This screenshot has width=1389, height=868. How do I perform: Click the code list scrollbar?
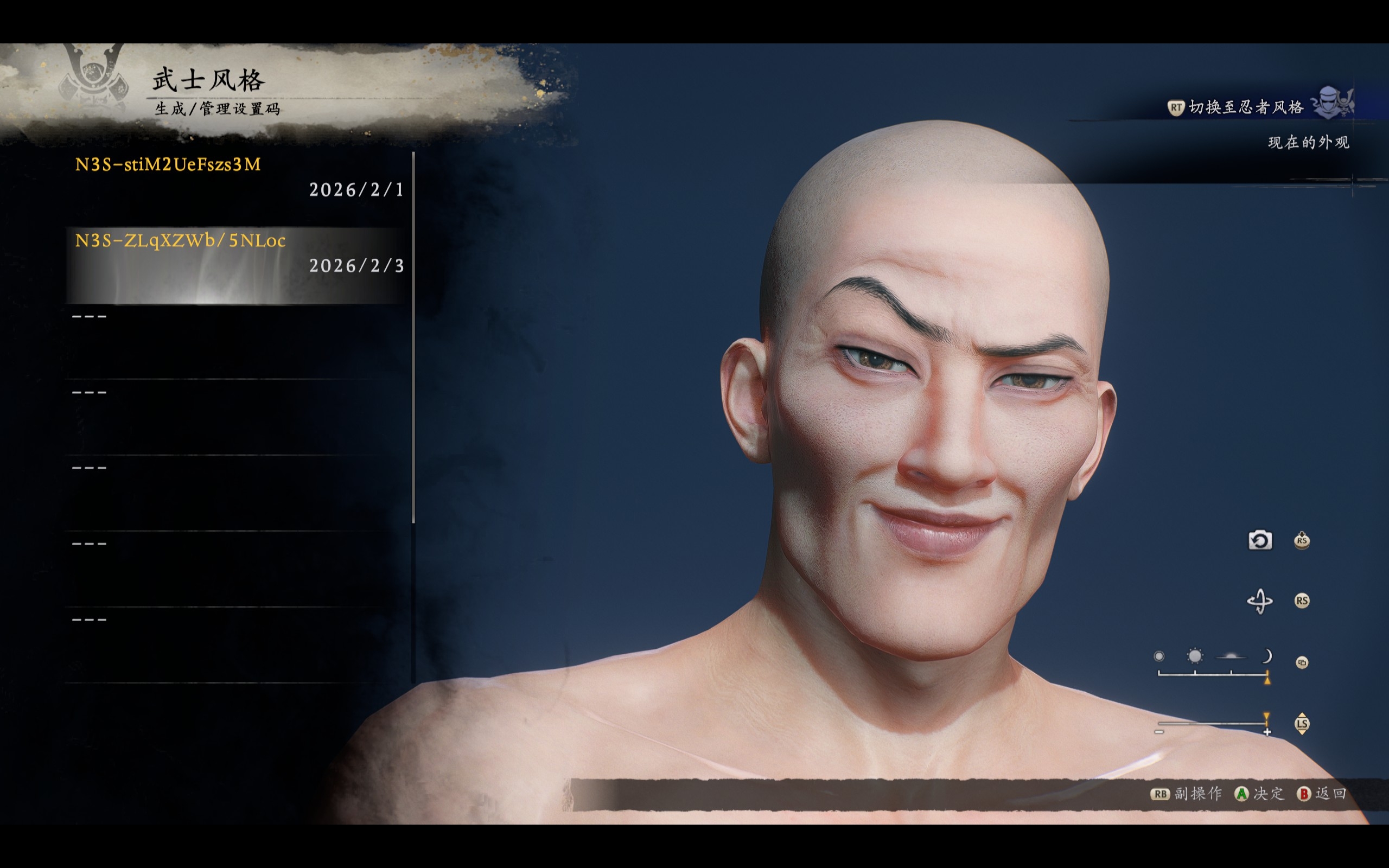413,337
